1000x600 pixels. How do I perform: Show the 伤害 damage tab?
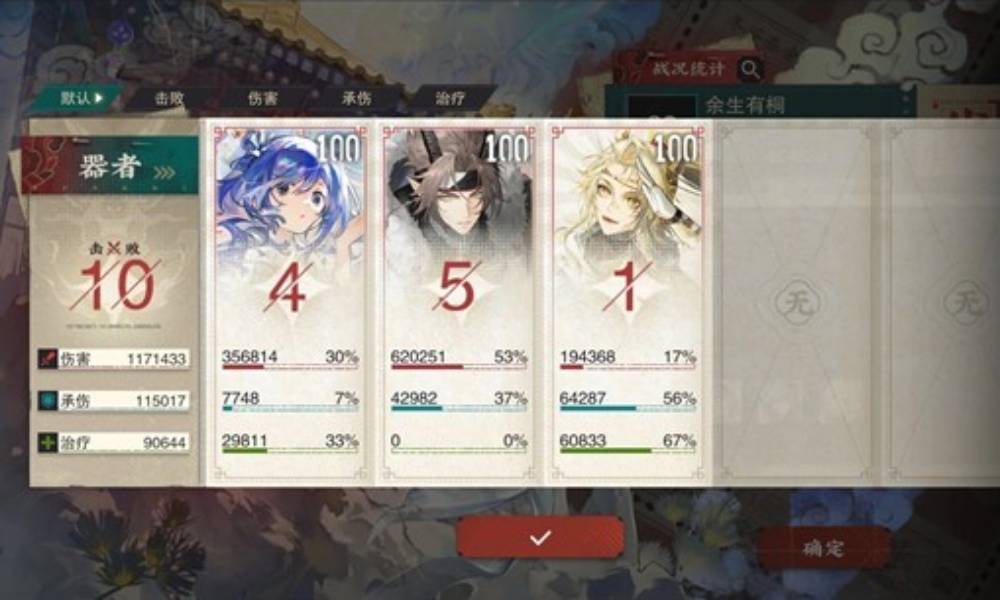tap(263, 98)
